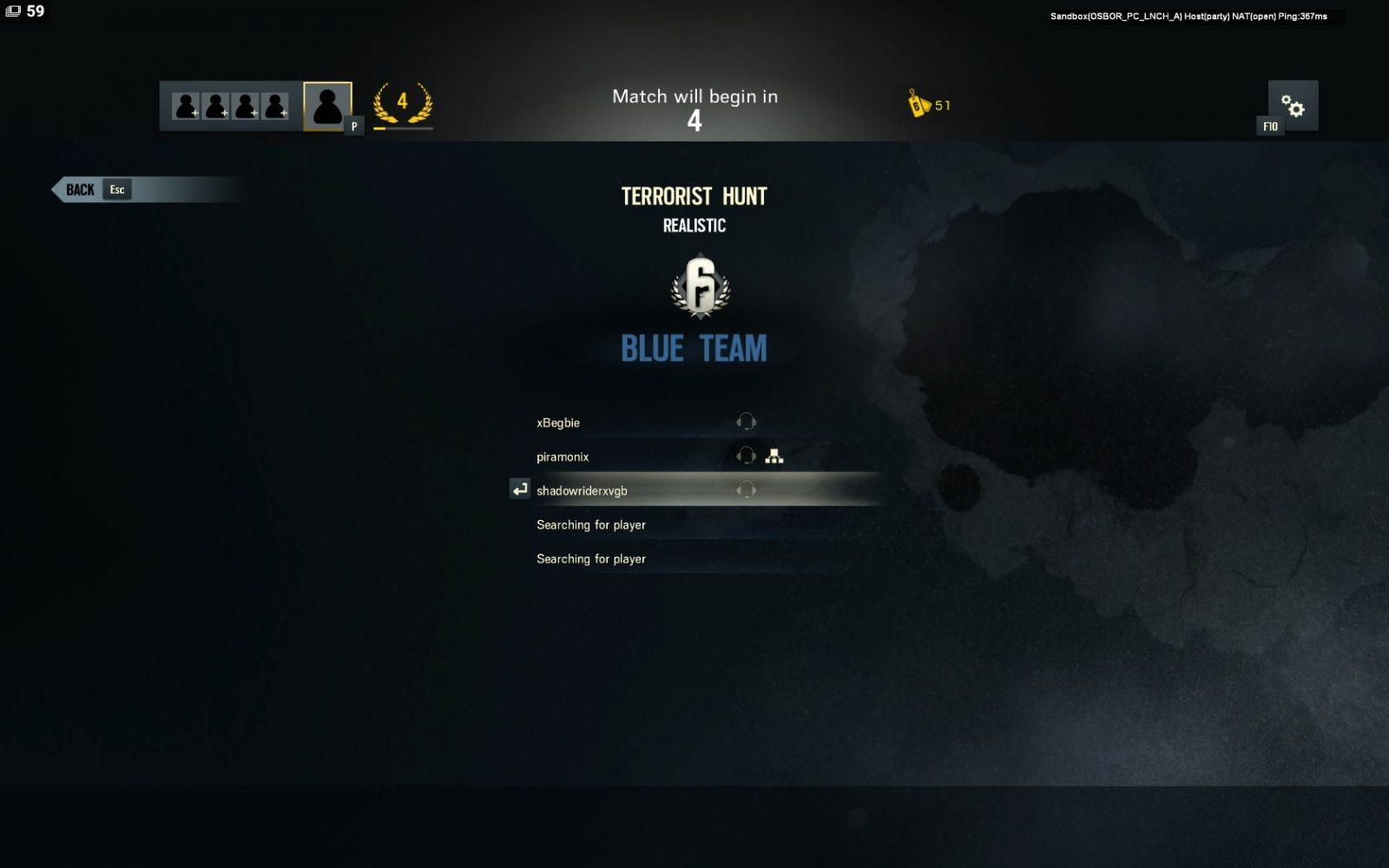This screenshot has width=1389, height=868.
Task: Select player xBegbie in the team list
Action: pyautogui.click(x=558, y=423)
